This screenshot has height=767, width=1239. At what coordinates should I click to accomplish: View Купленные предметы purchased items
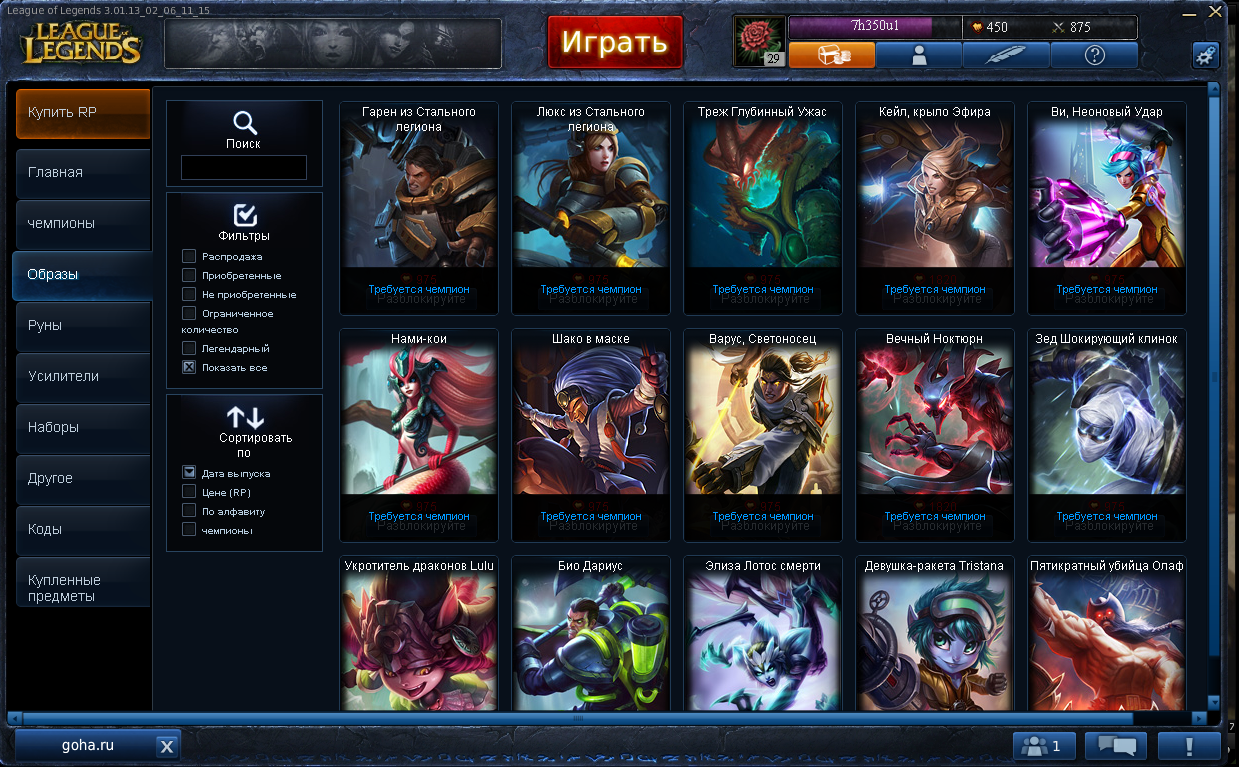(83, 588)
